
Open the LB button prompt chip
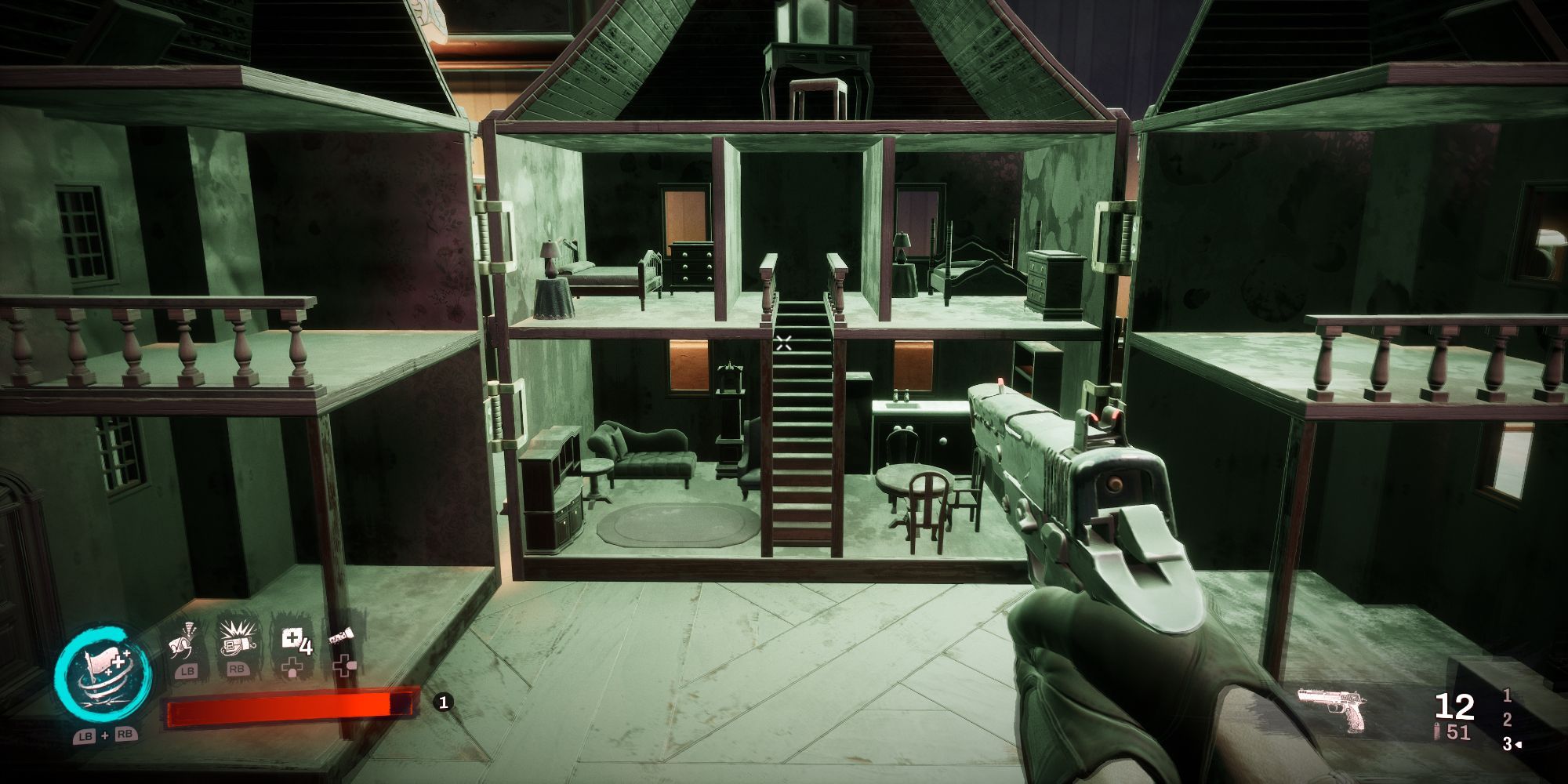(x=188, y=671)
